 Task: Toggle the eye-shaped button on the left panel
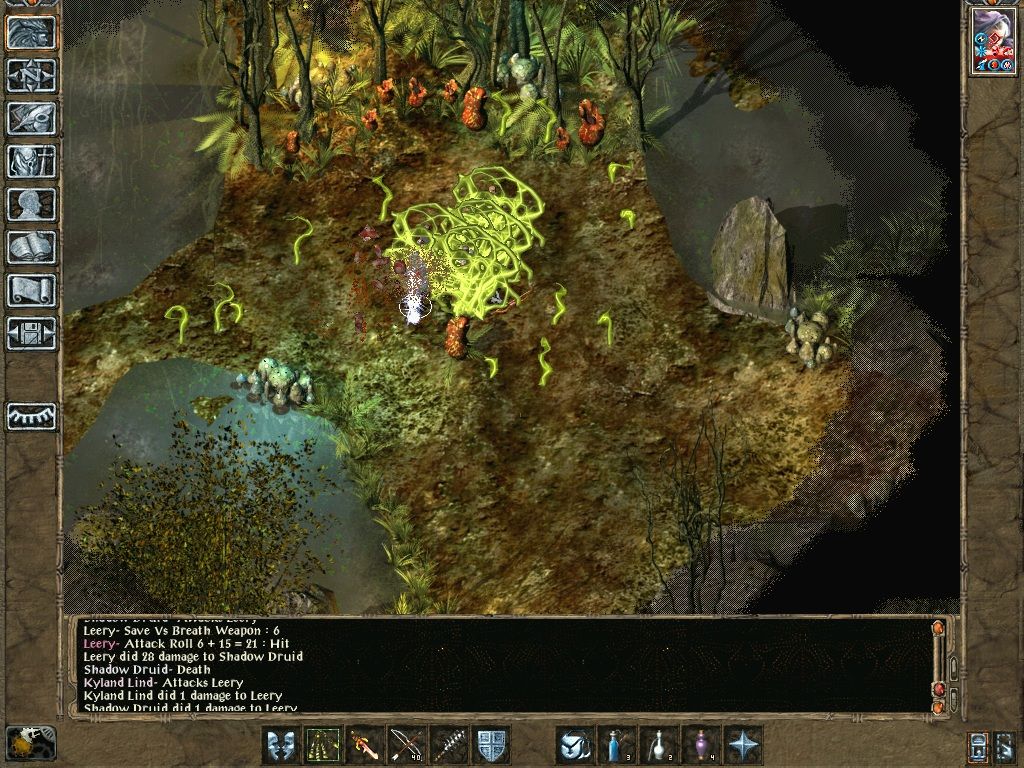point(31,415)
